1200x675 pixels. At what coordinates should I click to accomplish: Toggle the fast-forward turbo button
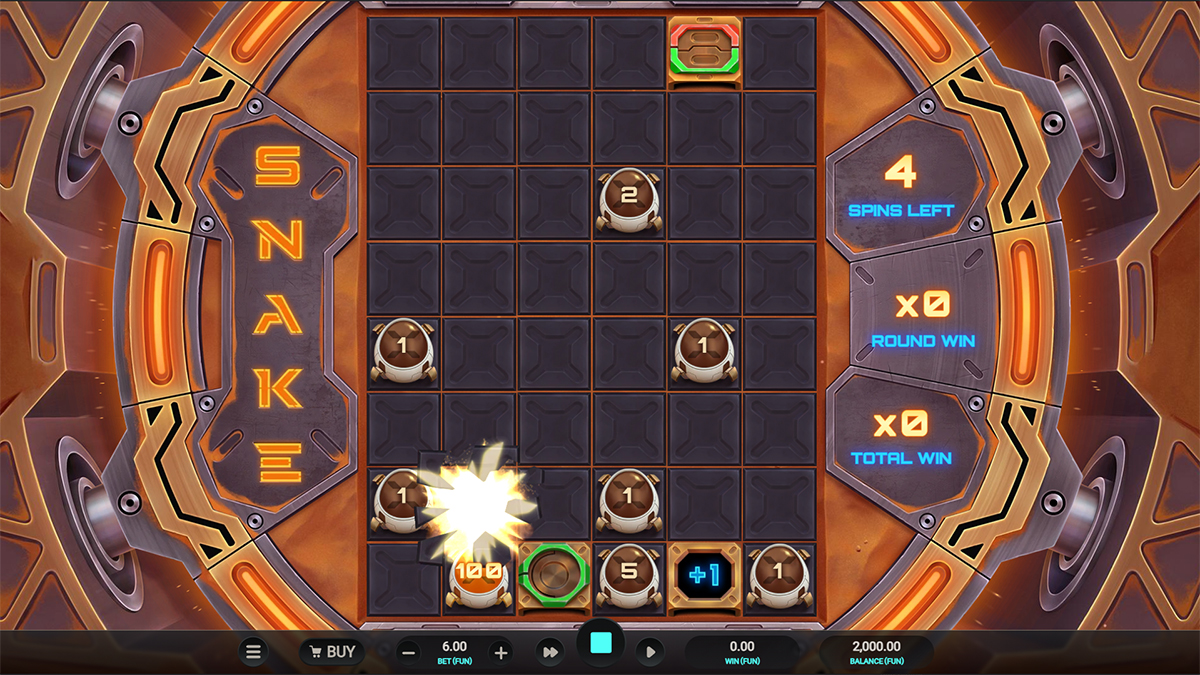coord(549,652)
